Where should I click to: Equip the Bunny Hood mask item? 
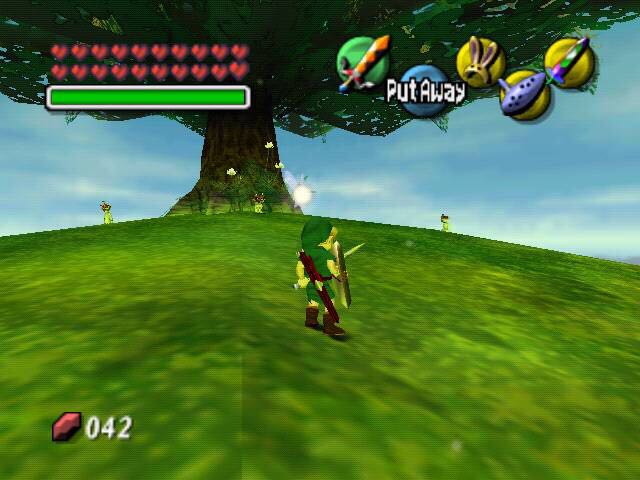[480, 61]
